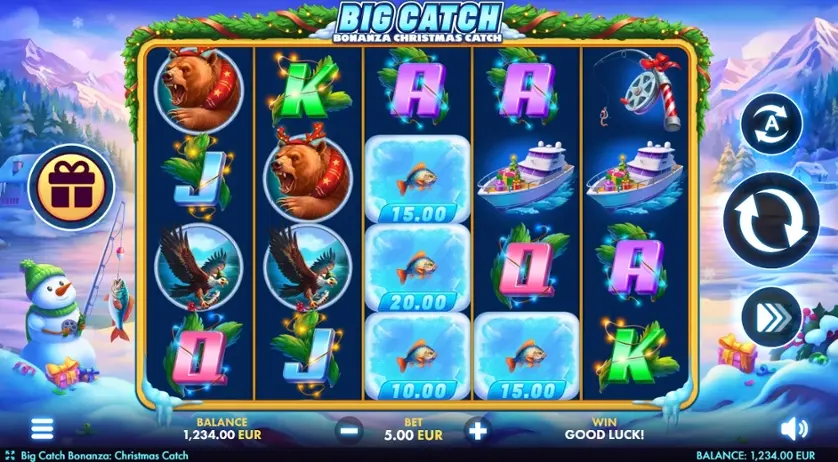Open the gift box bonus buy feature
This screenshot has width=838, height=462.
click(69, 186)
